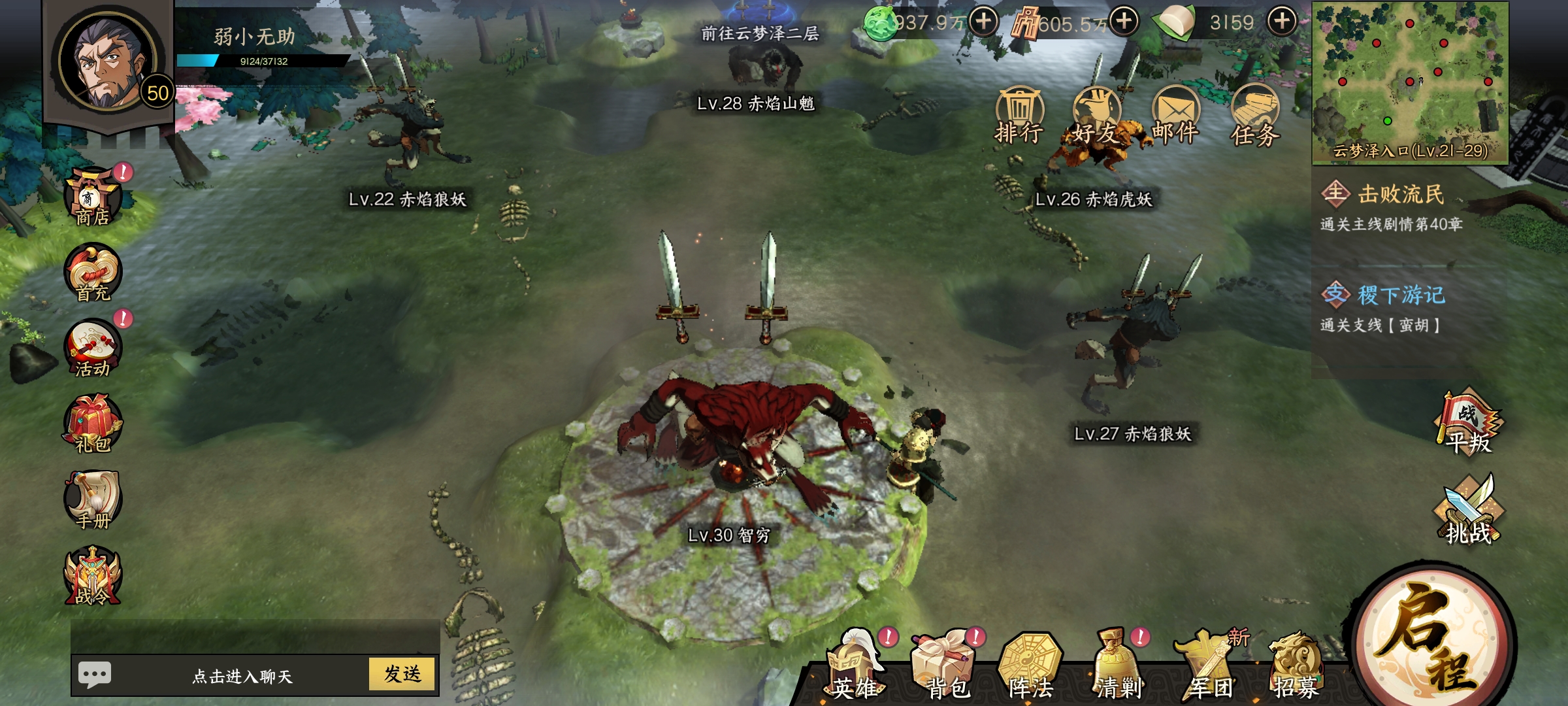This screenshot has height=706, width=1568.
Task: Open the 云梦泽入口 minimap
Action: point(1410,82)
